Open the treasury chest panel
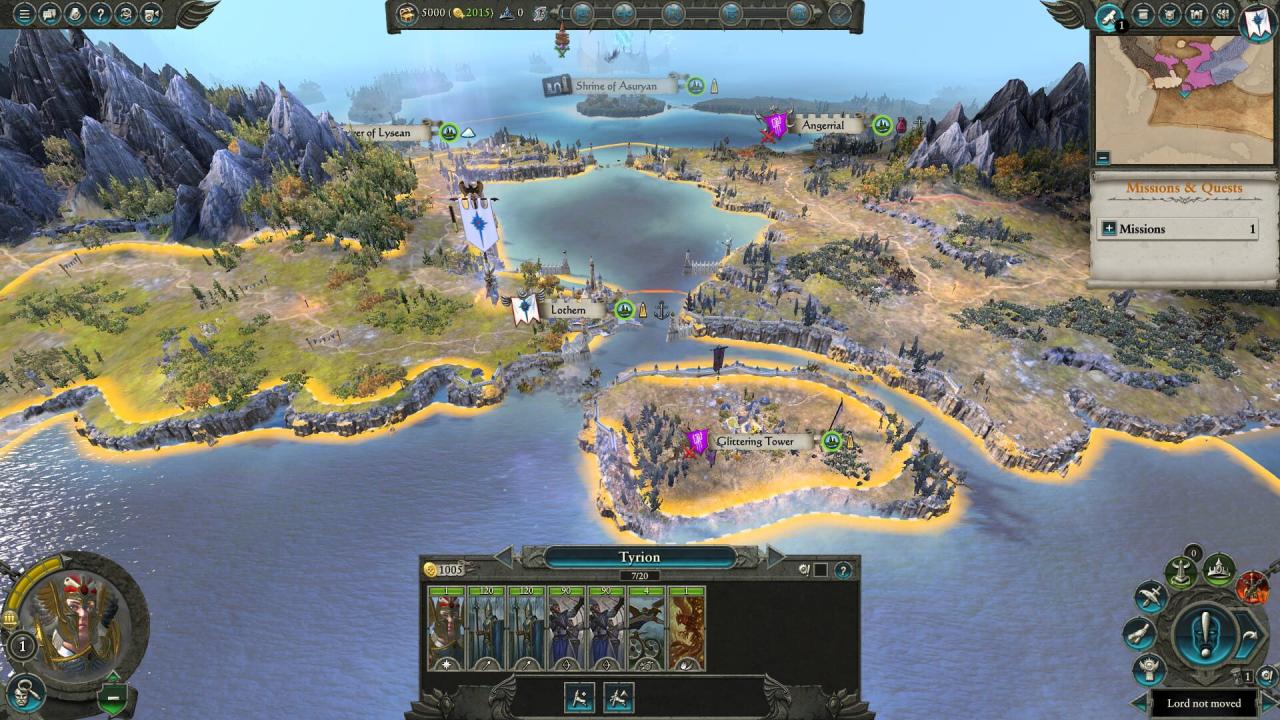 click(x=407, y=13)
